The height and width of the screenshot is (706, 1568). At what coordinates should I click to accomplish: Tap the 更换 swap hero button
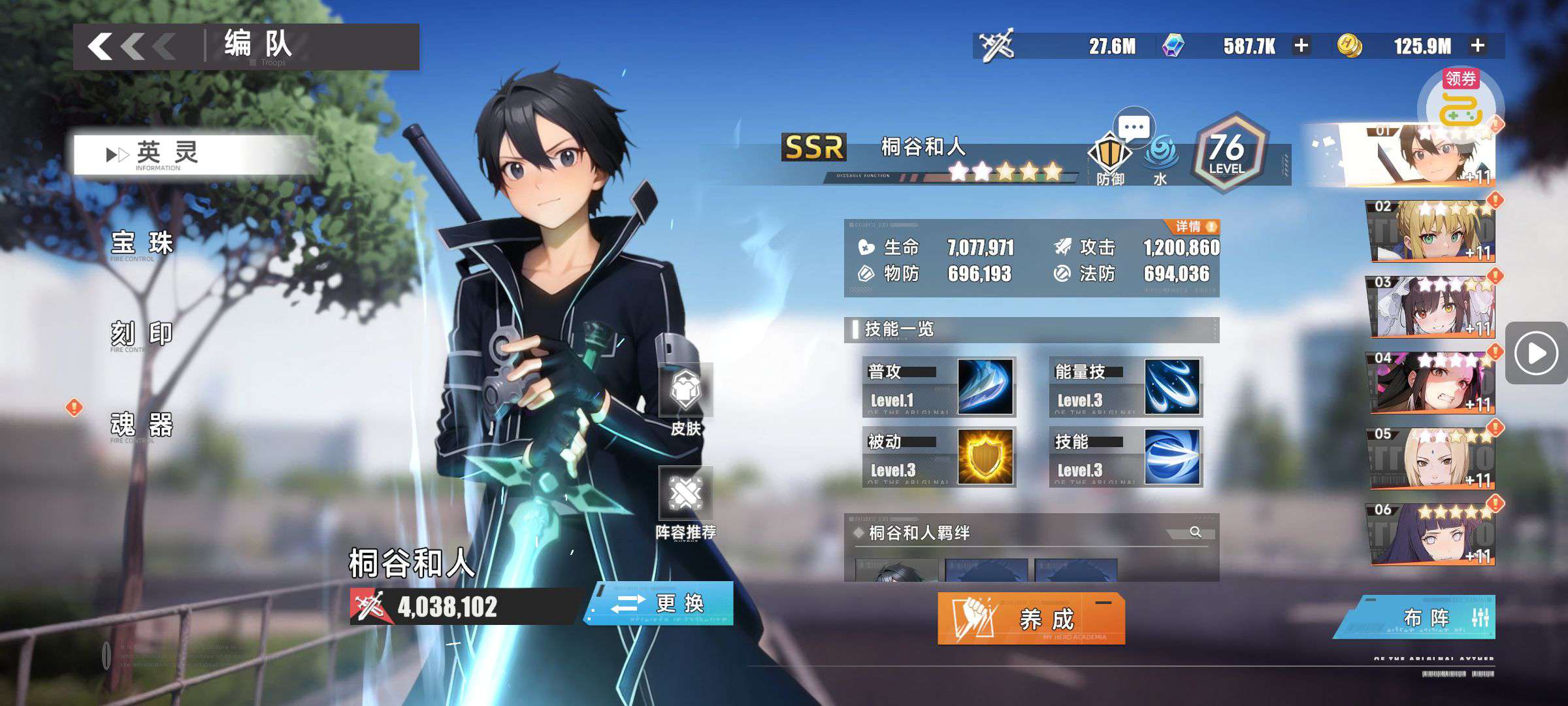coord(660,604)
